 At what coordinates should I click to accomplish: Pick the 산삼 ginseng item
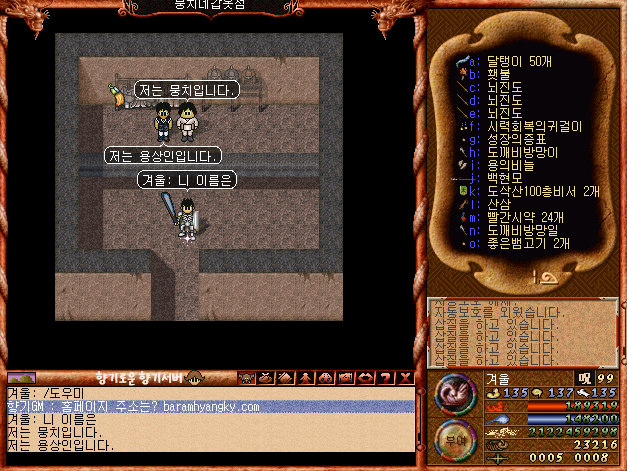pyautogui.click(x=497, y=204)
